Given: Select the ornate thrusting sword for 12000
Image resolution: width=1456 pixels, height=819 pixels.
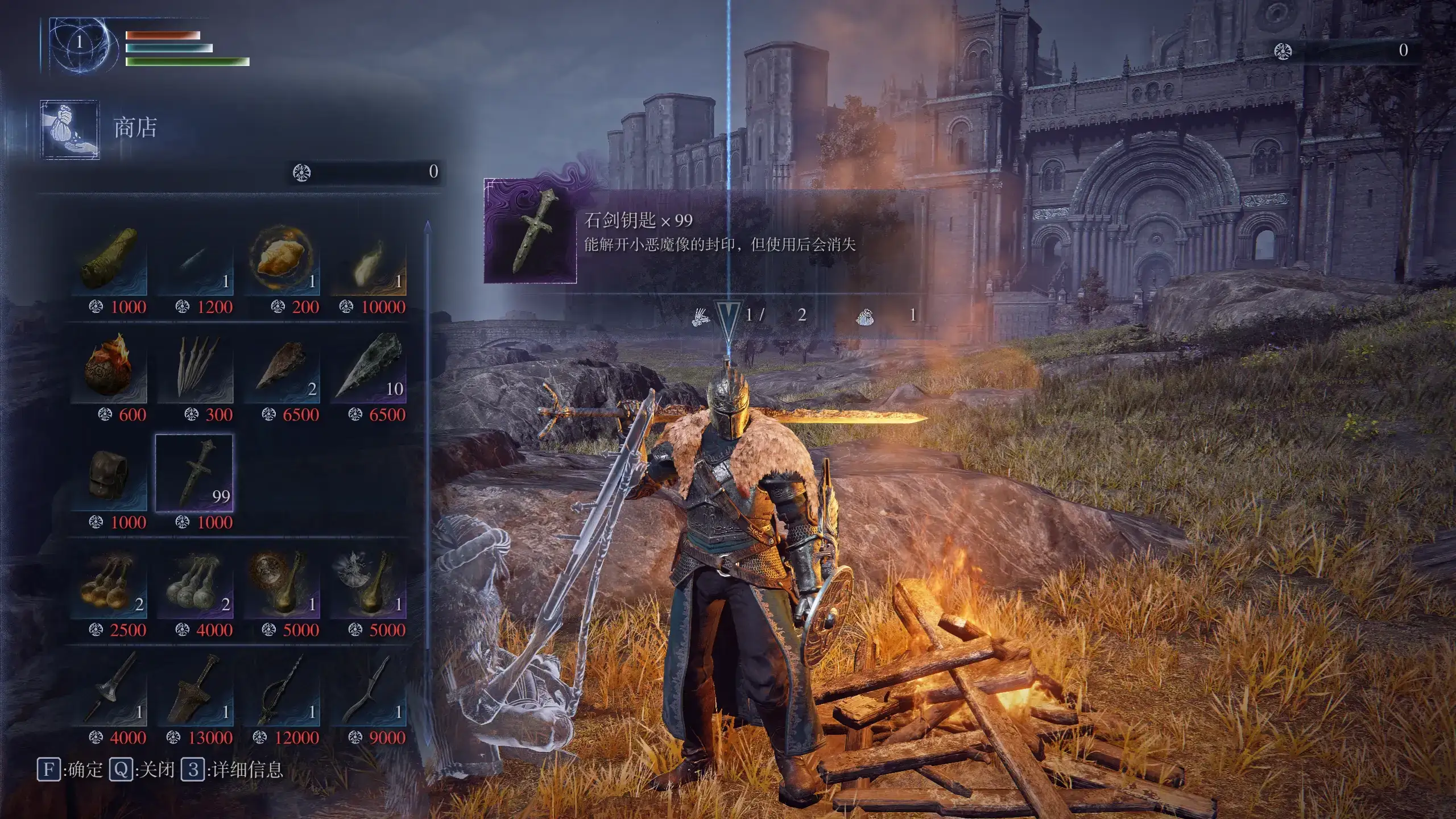Looking at the screenshot, I should pos(282,689).
